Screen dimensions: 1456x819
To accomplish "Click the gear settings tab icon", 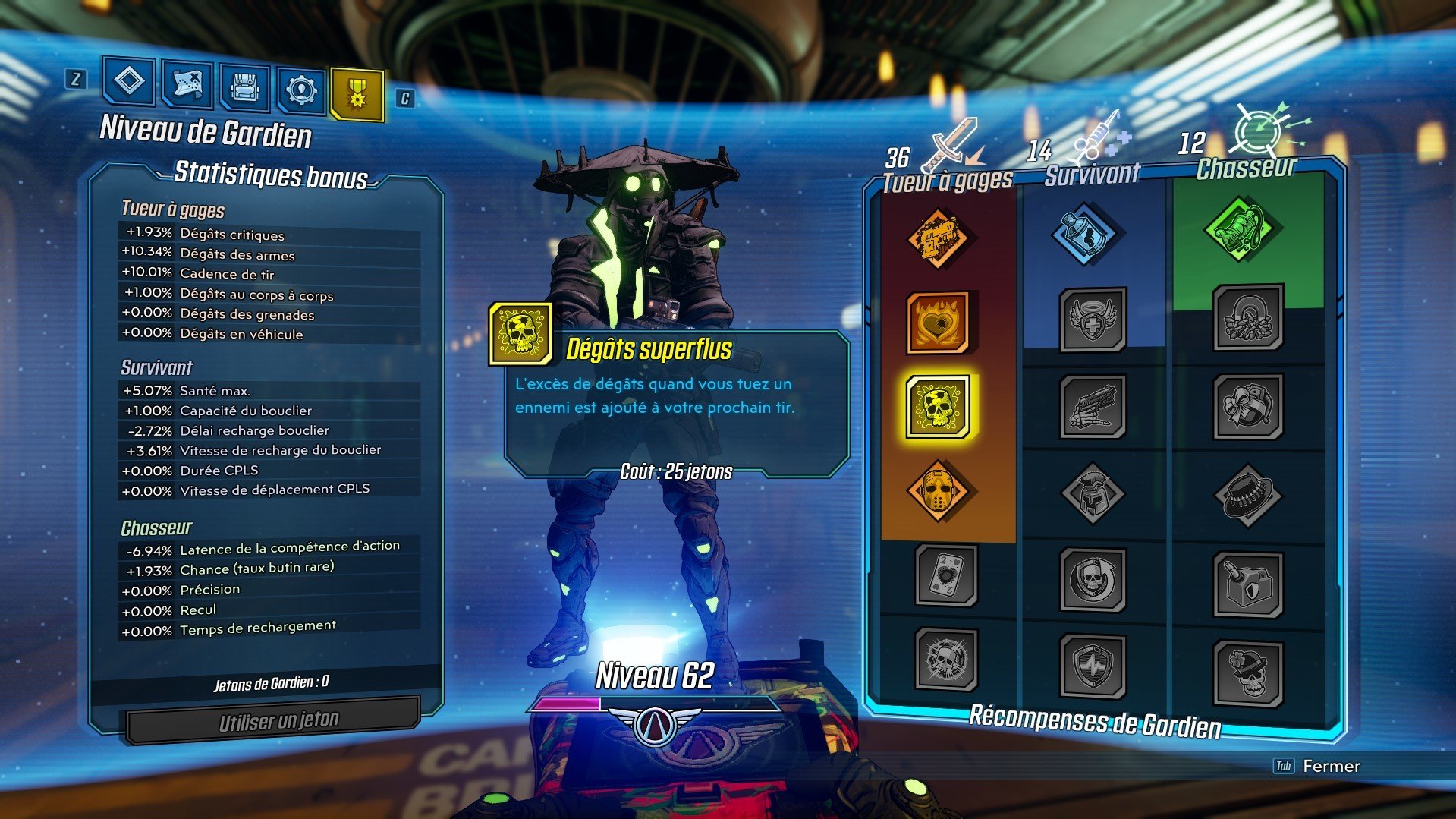I will pyautogui.click(x=301, y=87).
